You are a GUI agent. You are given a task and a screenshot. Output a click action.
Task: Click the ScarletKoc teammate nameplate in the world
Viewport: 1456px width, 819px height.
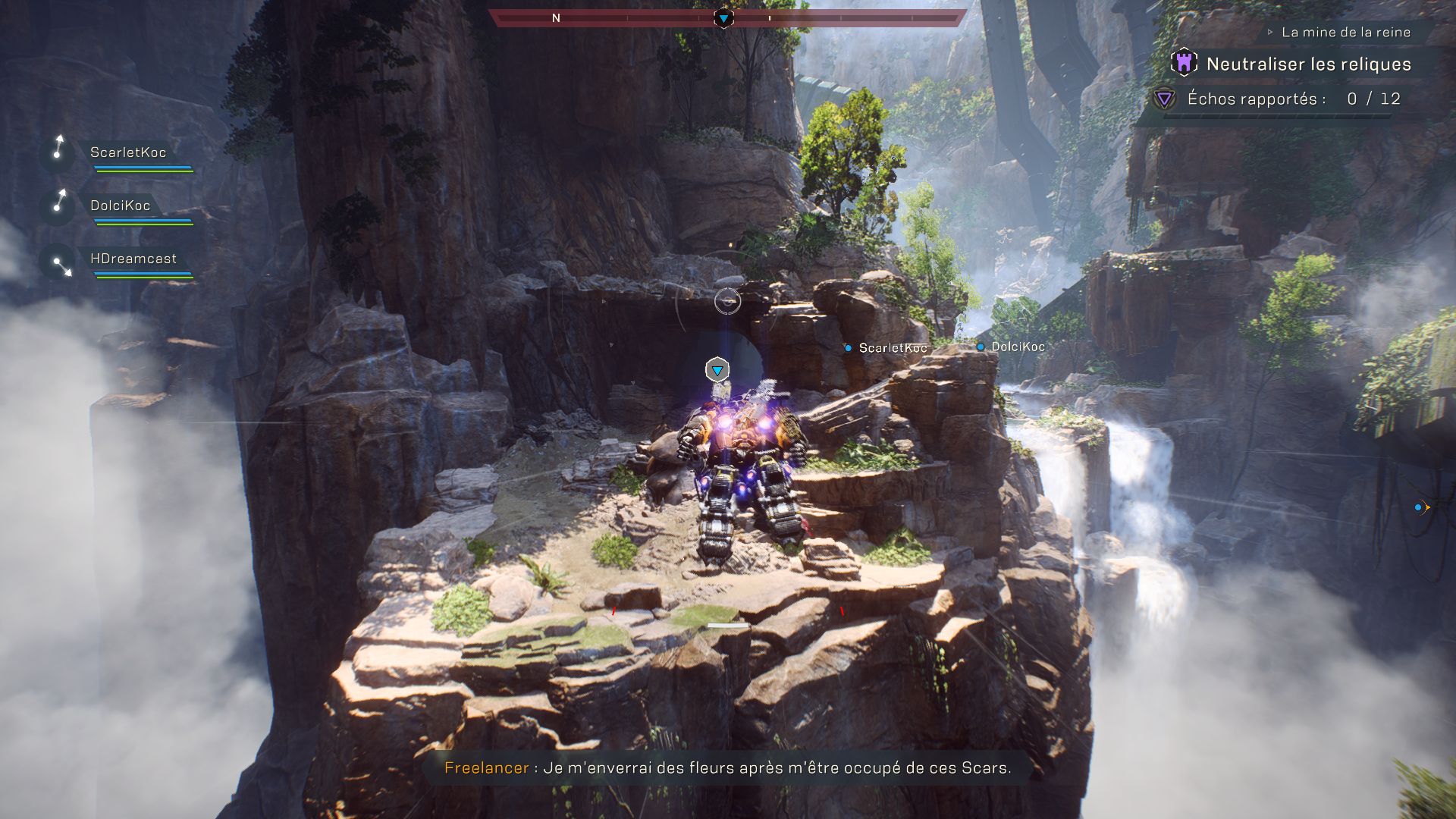(892, 348)
